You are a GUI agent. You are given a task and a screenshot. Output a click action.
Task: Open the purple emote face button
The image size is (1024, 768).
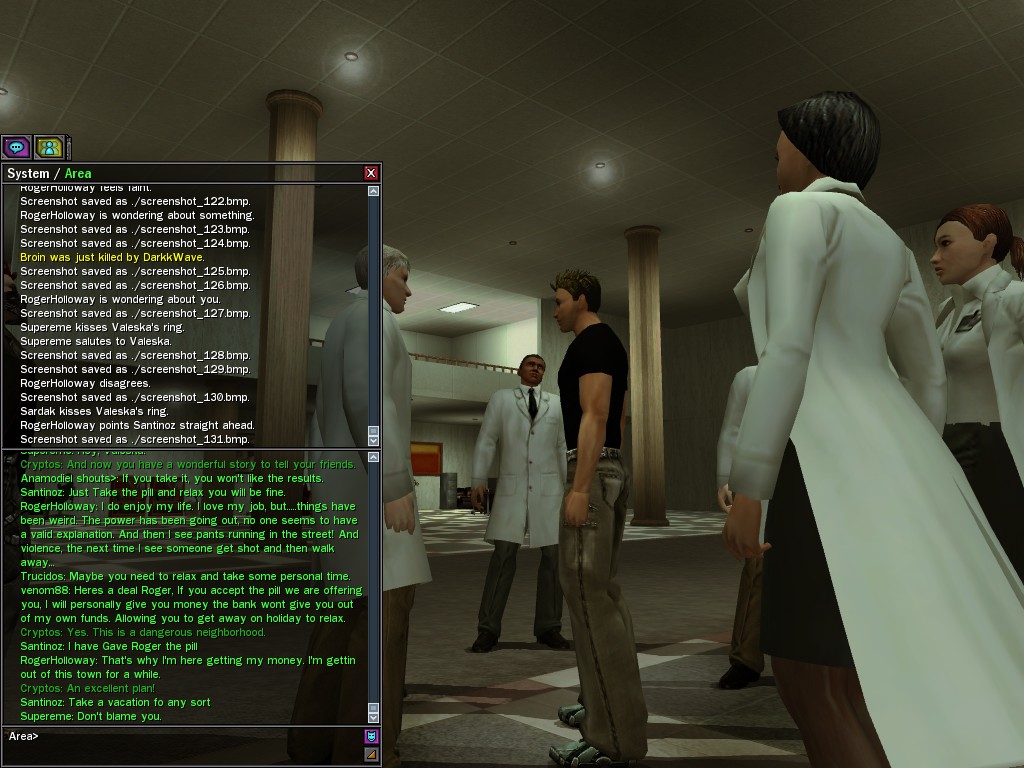(x=371, y=737)
